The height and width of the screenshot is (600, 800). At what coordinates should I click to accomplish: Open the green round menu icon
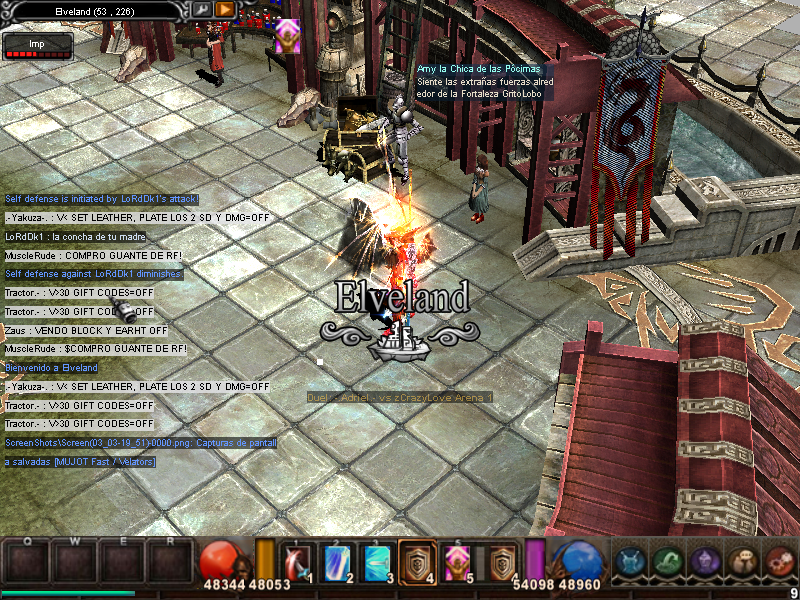click(x=669, y=562)
